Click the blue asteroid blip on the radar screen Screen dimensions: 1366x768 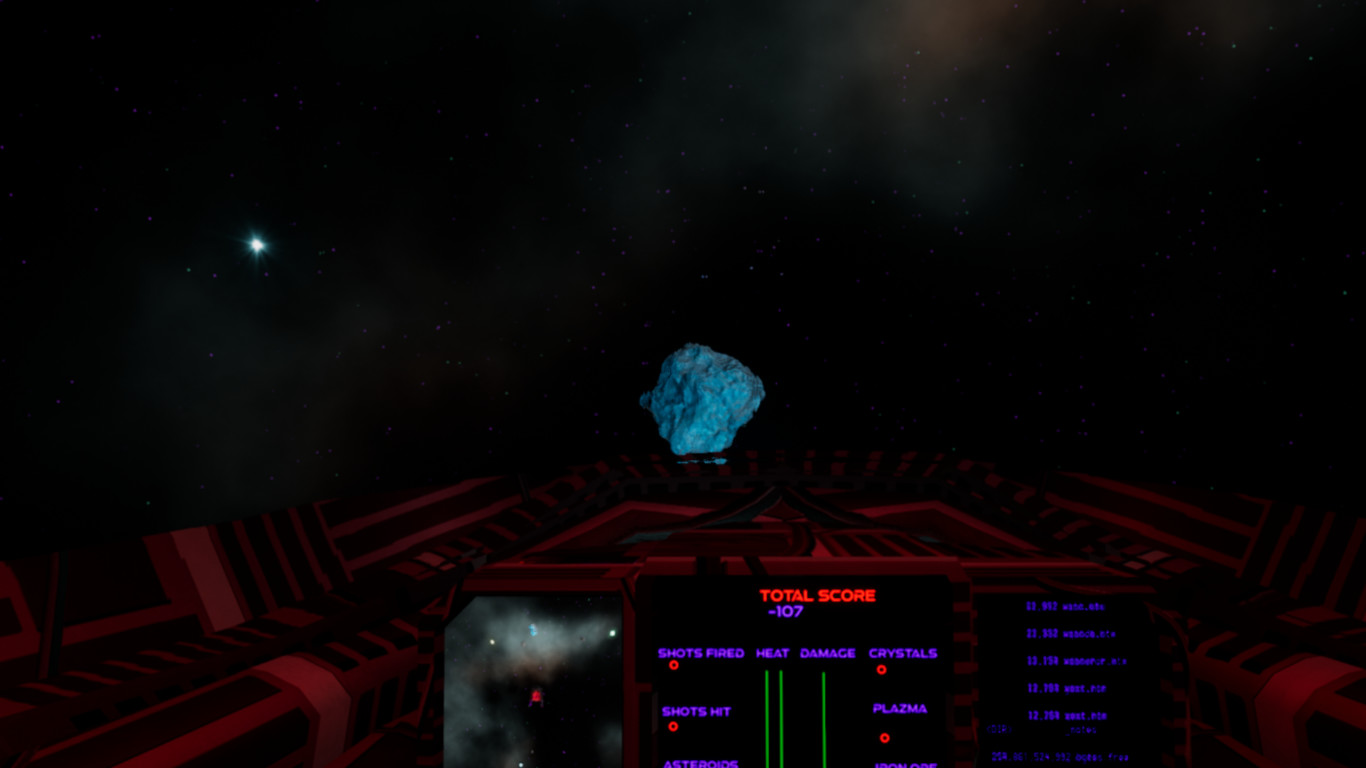[533, 629]
